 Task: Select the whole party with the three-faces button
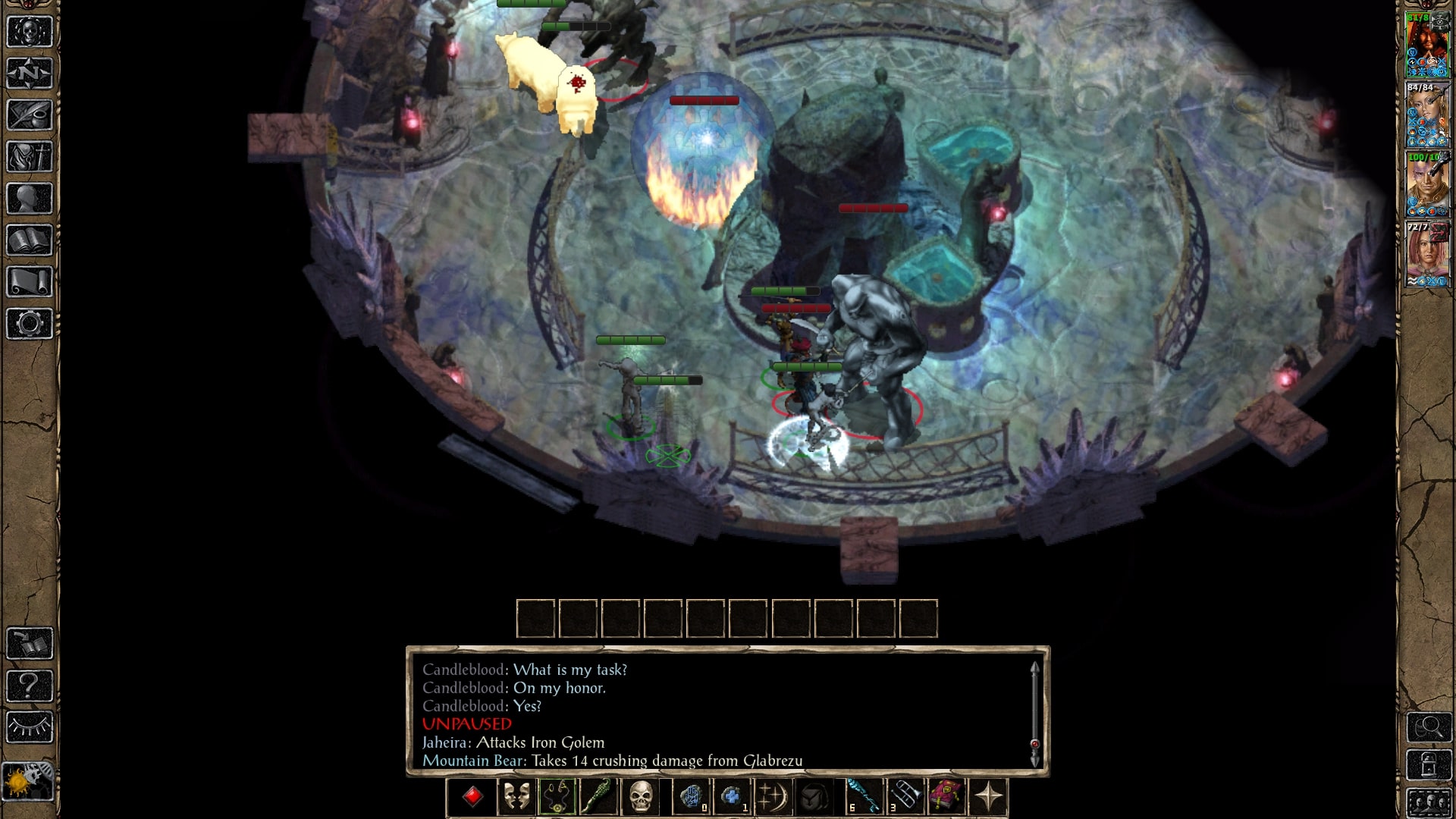tap(1429, 802)
